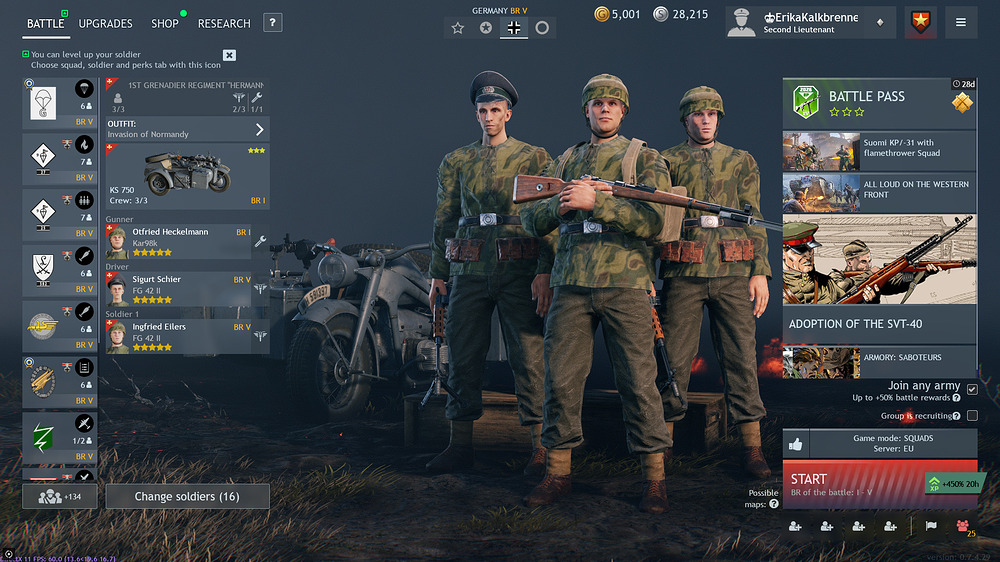Open the question mark help button
The height and width of the screenshot is (562, 1000).
coord(272,23)
